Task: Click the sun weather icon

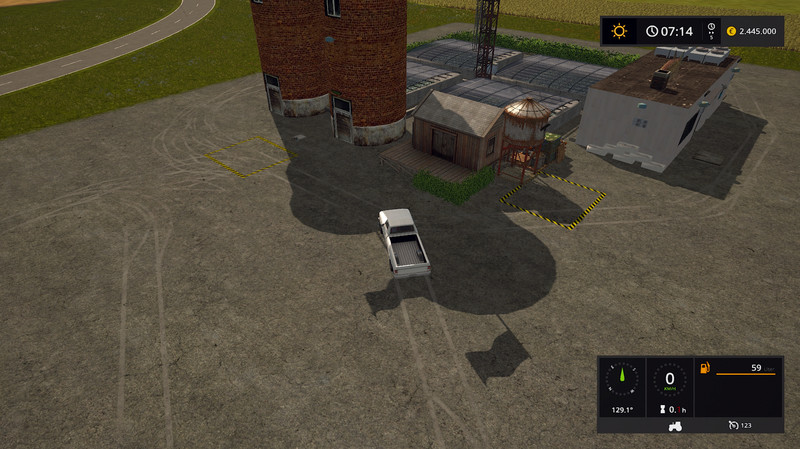Action: pyautogui.click(x=619, y=31)
